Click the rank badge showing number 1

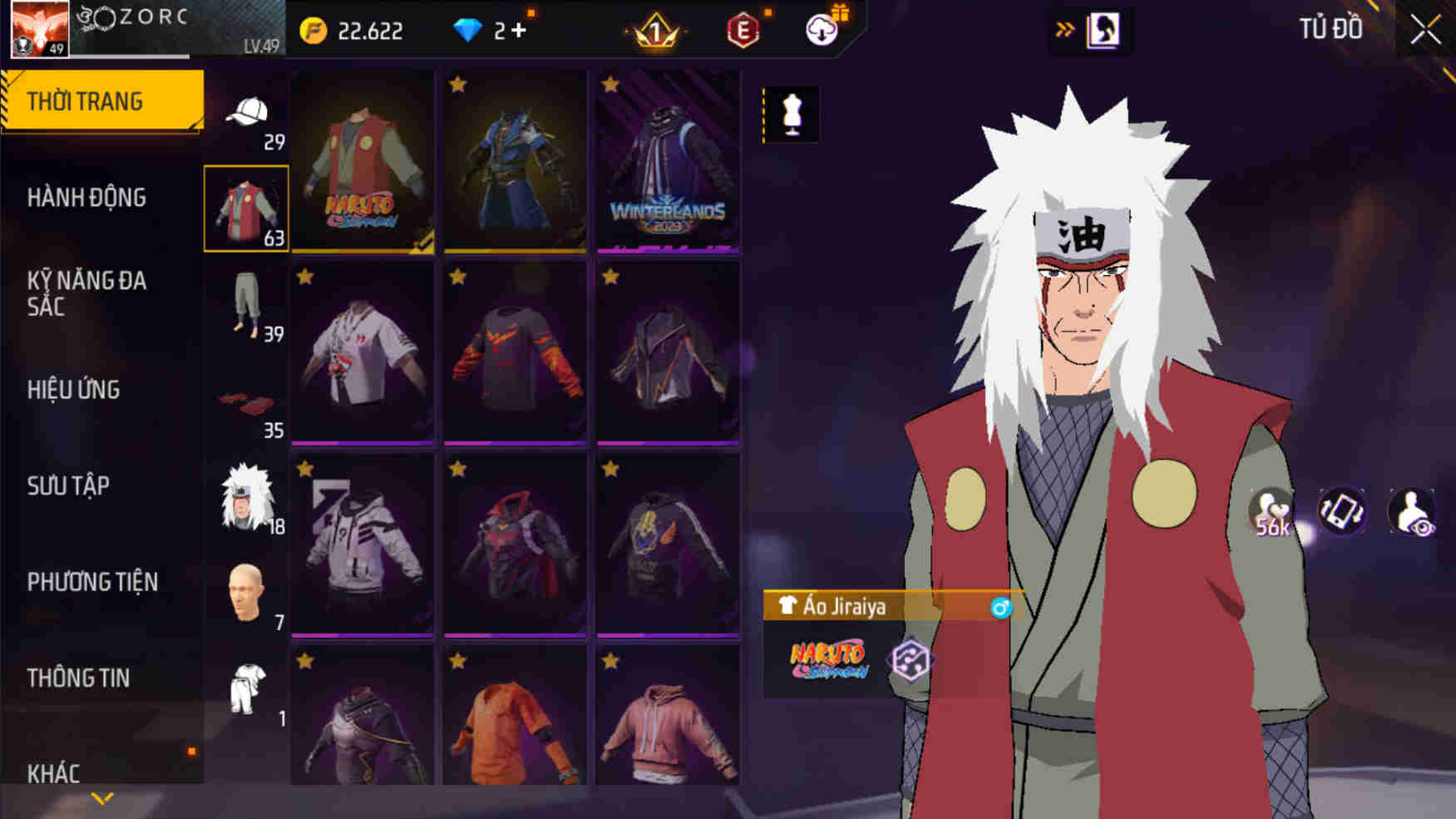655,30
